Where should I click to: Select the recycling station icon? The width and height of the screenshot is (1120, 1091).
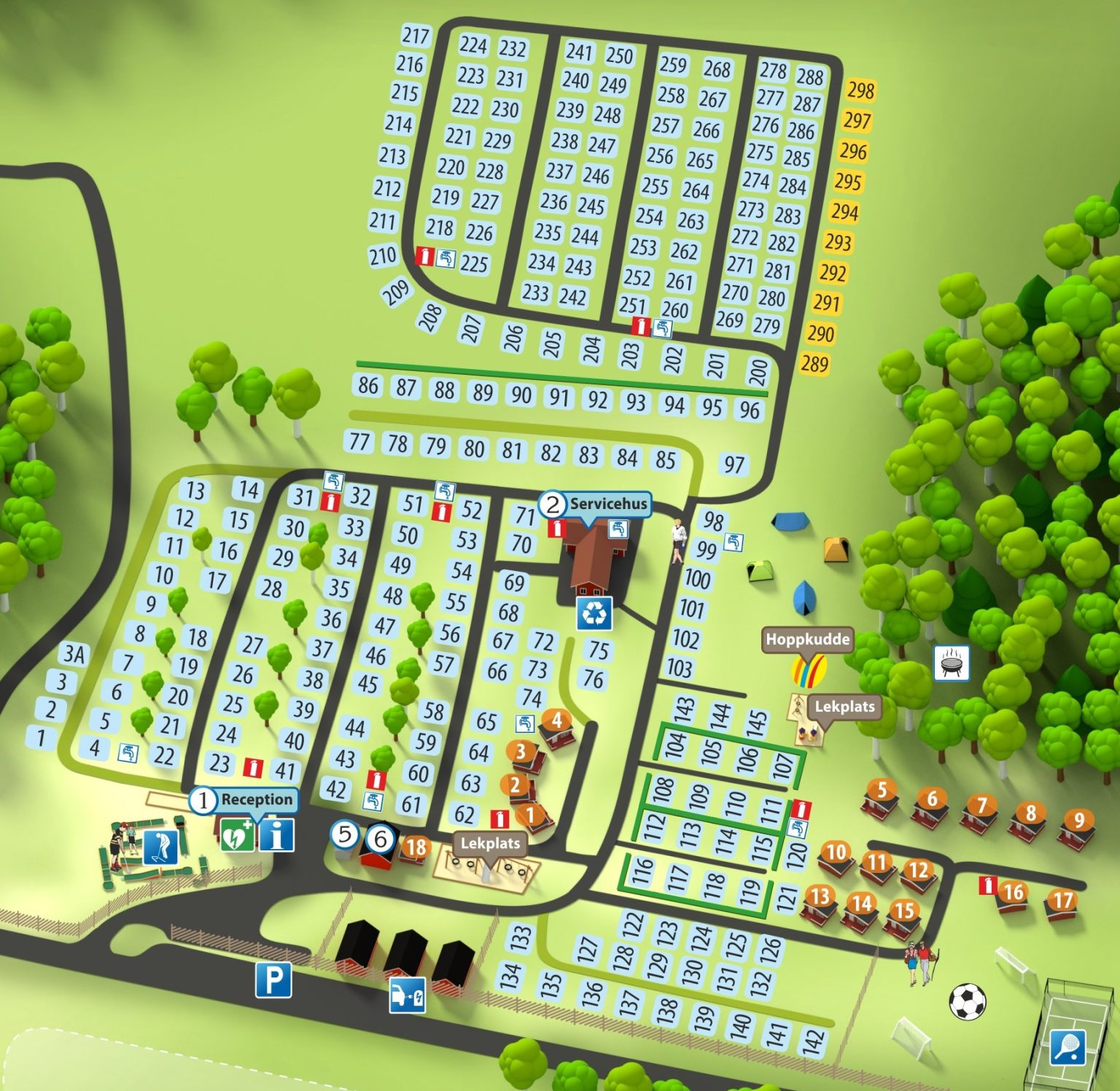(594, 613)
